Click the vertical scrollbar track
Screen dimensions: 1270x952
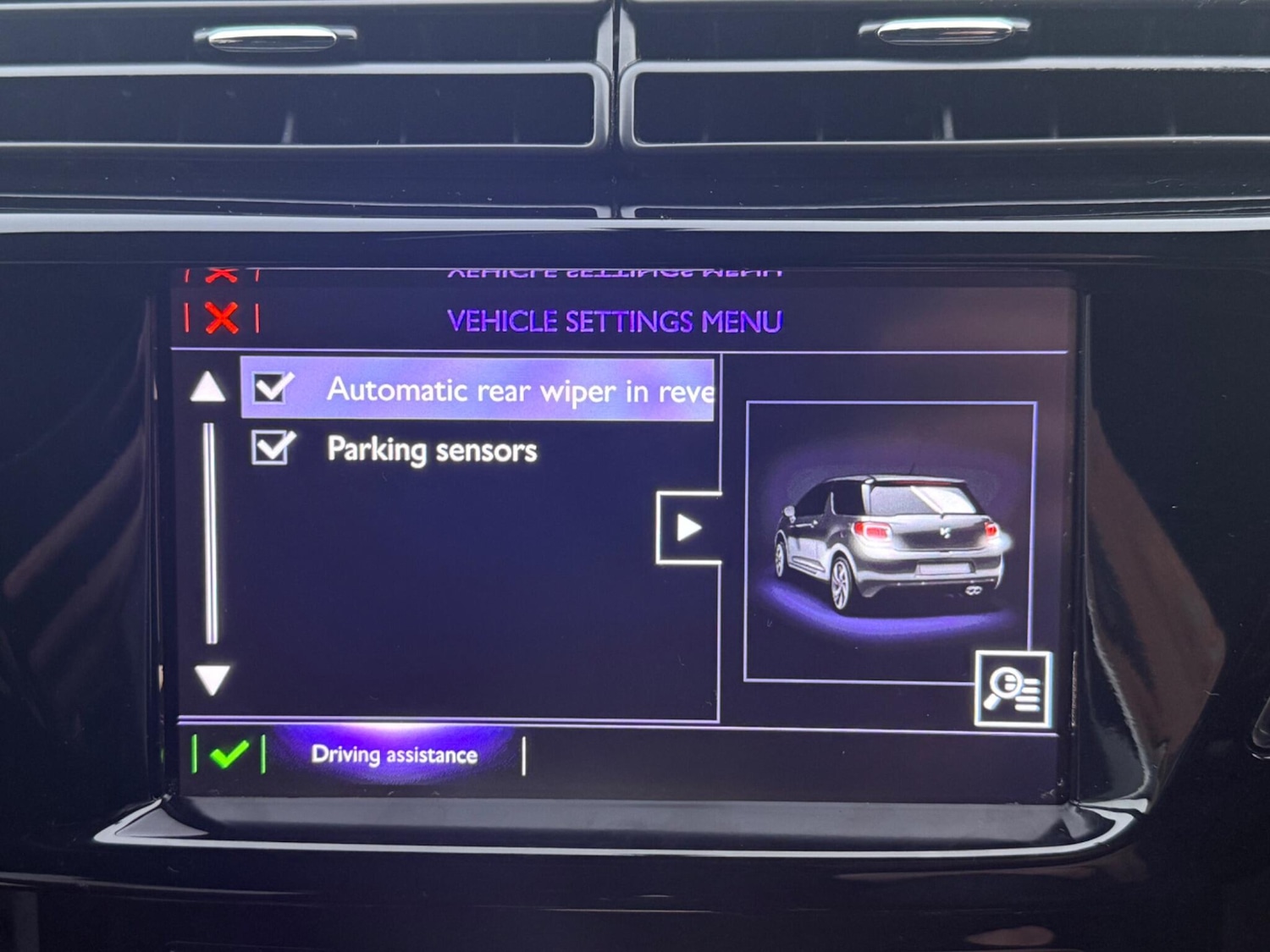[x=208, y=533]
